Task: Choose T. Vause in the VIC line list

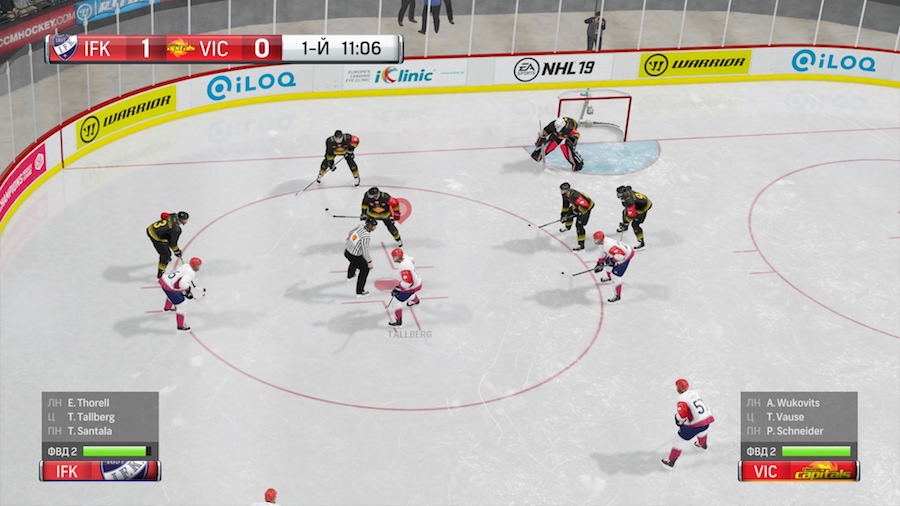Action: [785, 417]
